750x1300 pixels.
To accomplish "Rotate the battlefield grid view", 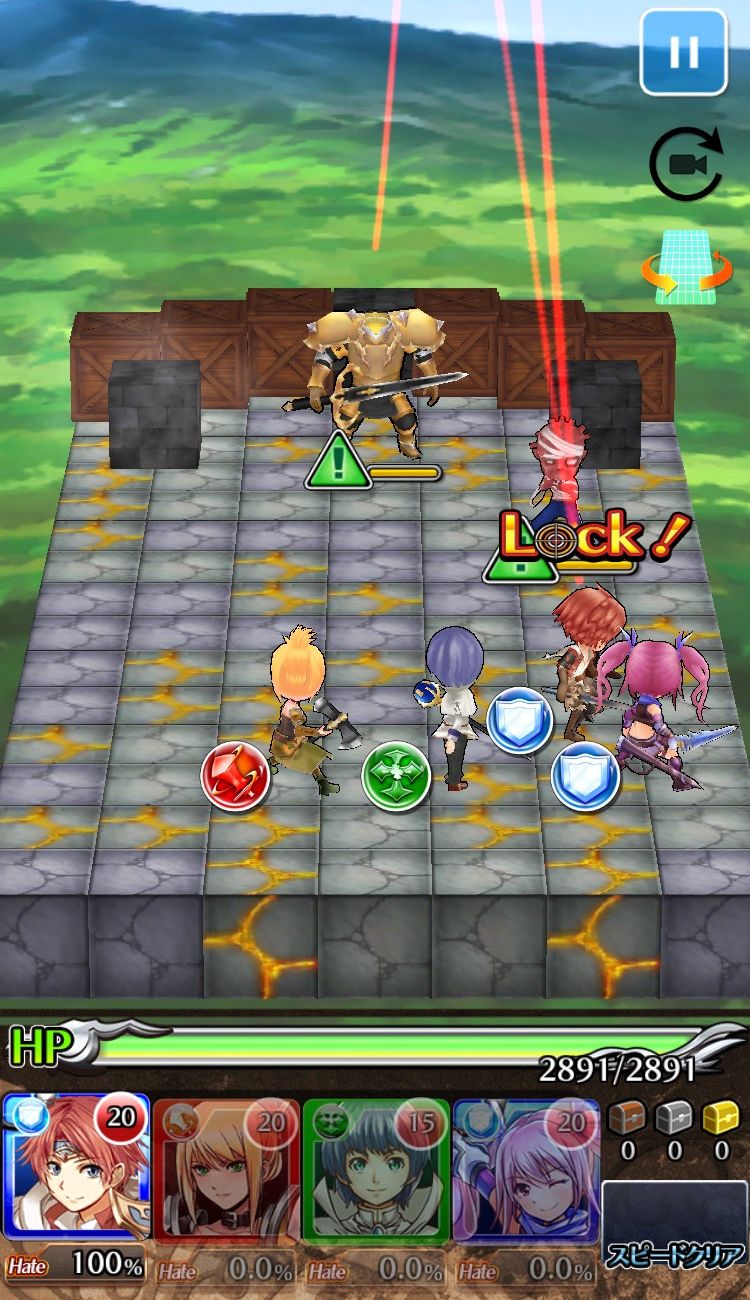I will click(685, 267).
